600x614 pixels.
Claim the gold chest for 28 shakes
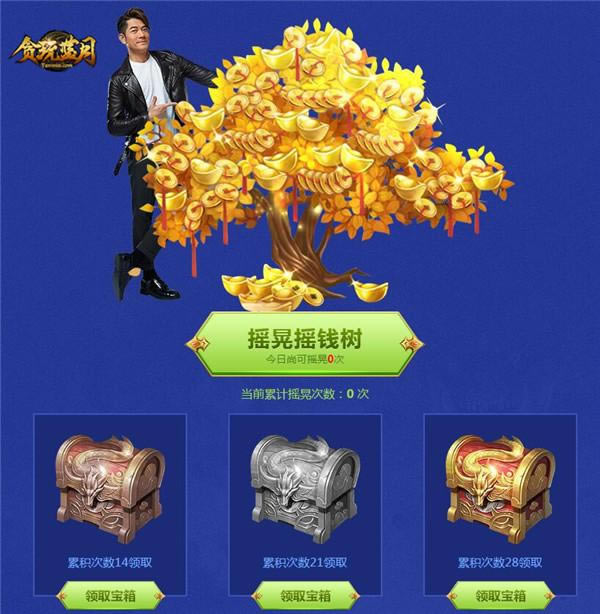(499, 596)
